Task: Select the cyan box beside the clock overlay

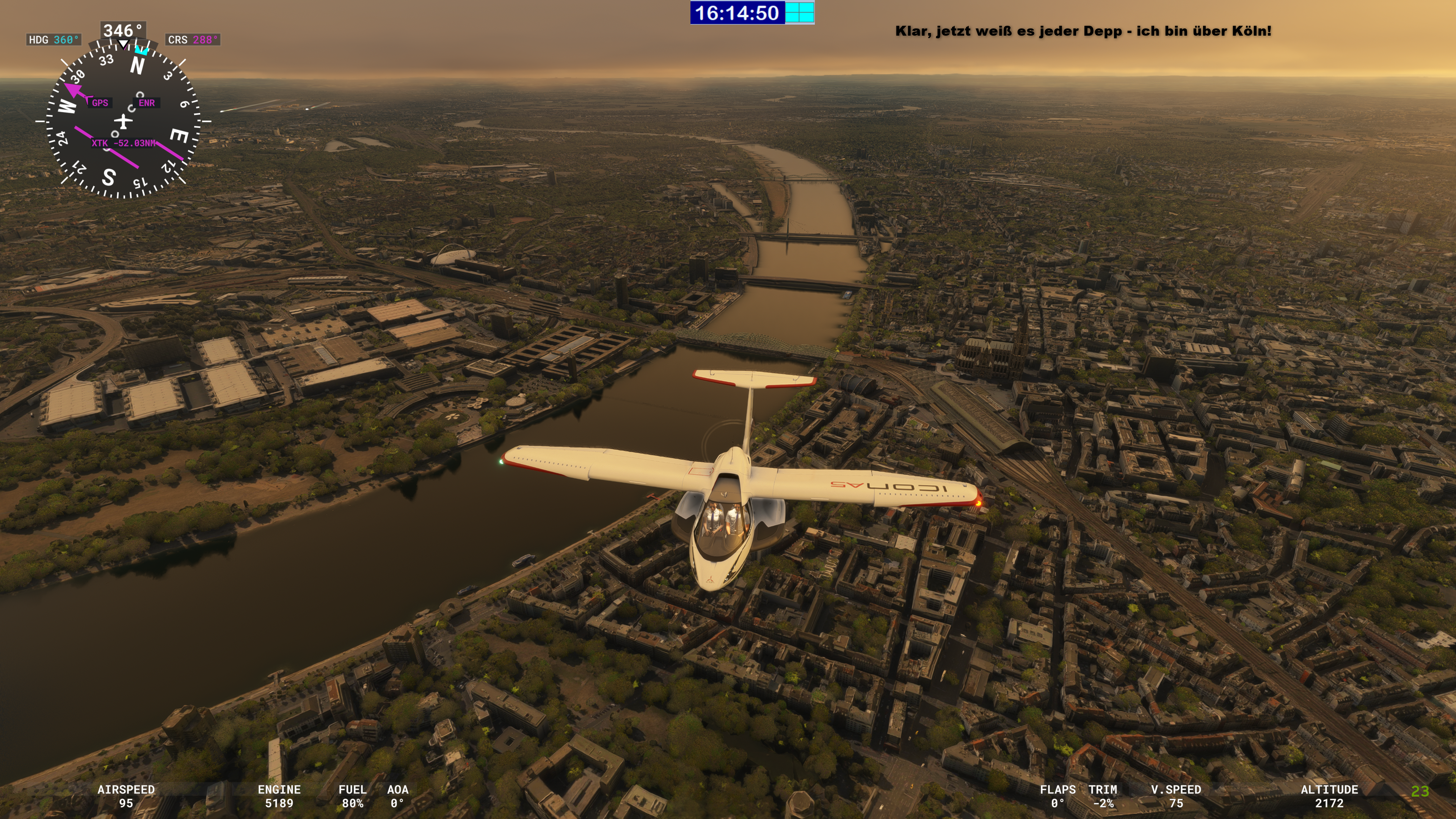Action: [799, 13]
